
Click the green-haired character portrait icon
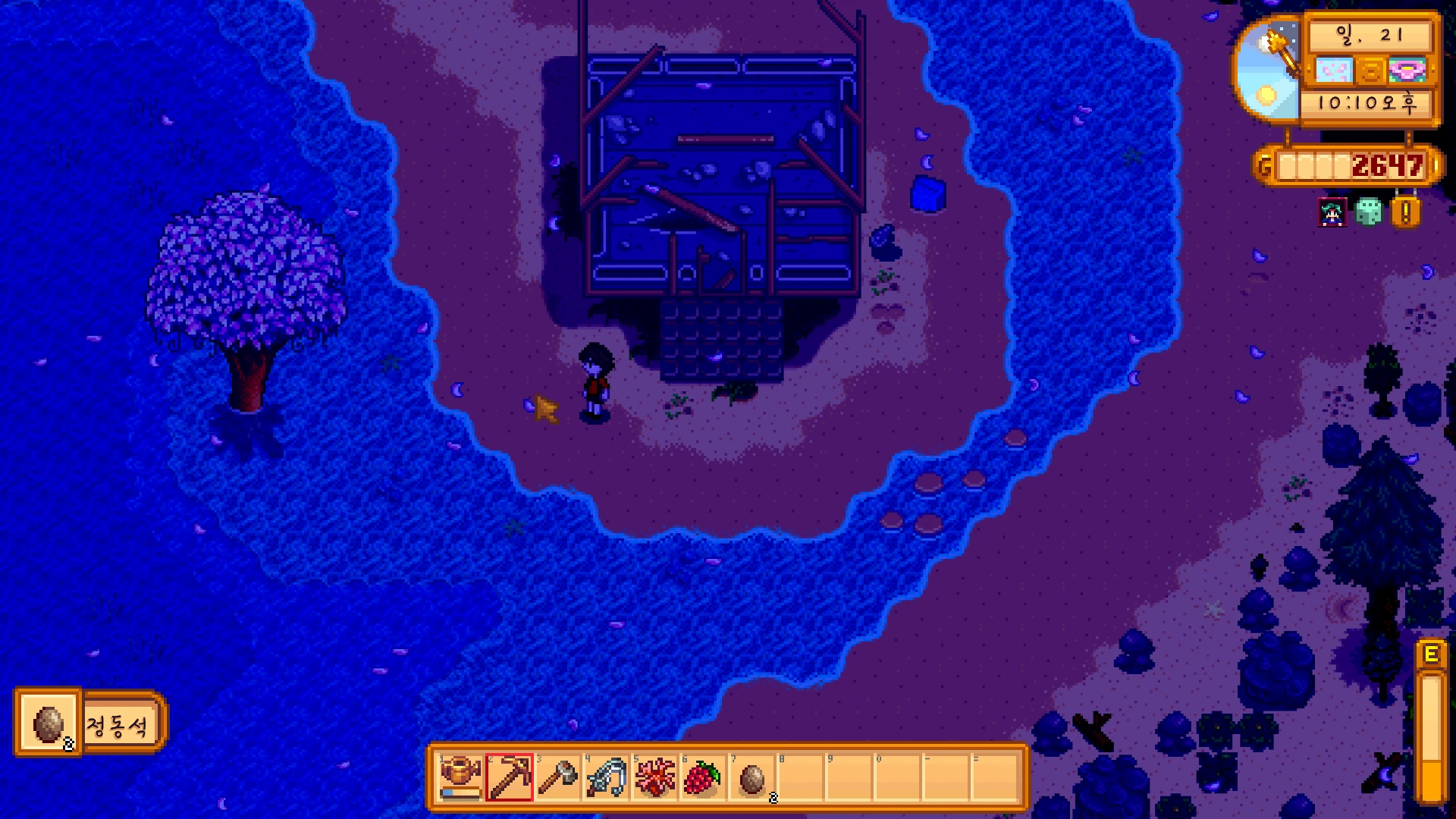pyautogui.click(x=1332, y=213)
